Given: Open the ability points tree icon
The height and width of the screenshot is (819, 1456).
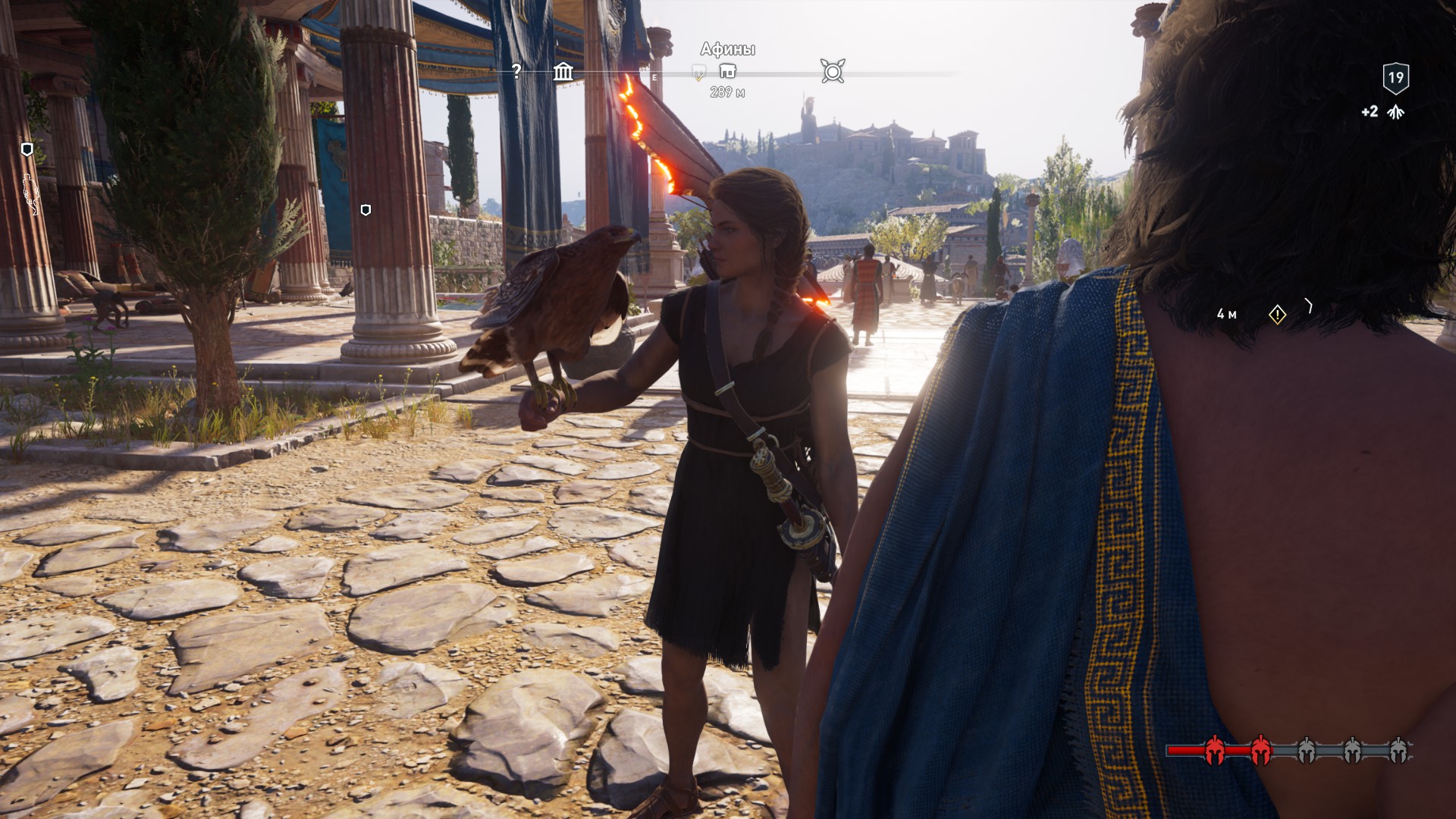Looking at the screenshot, I should [1395, 112].
